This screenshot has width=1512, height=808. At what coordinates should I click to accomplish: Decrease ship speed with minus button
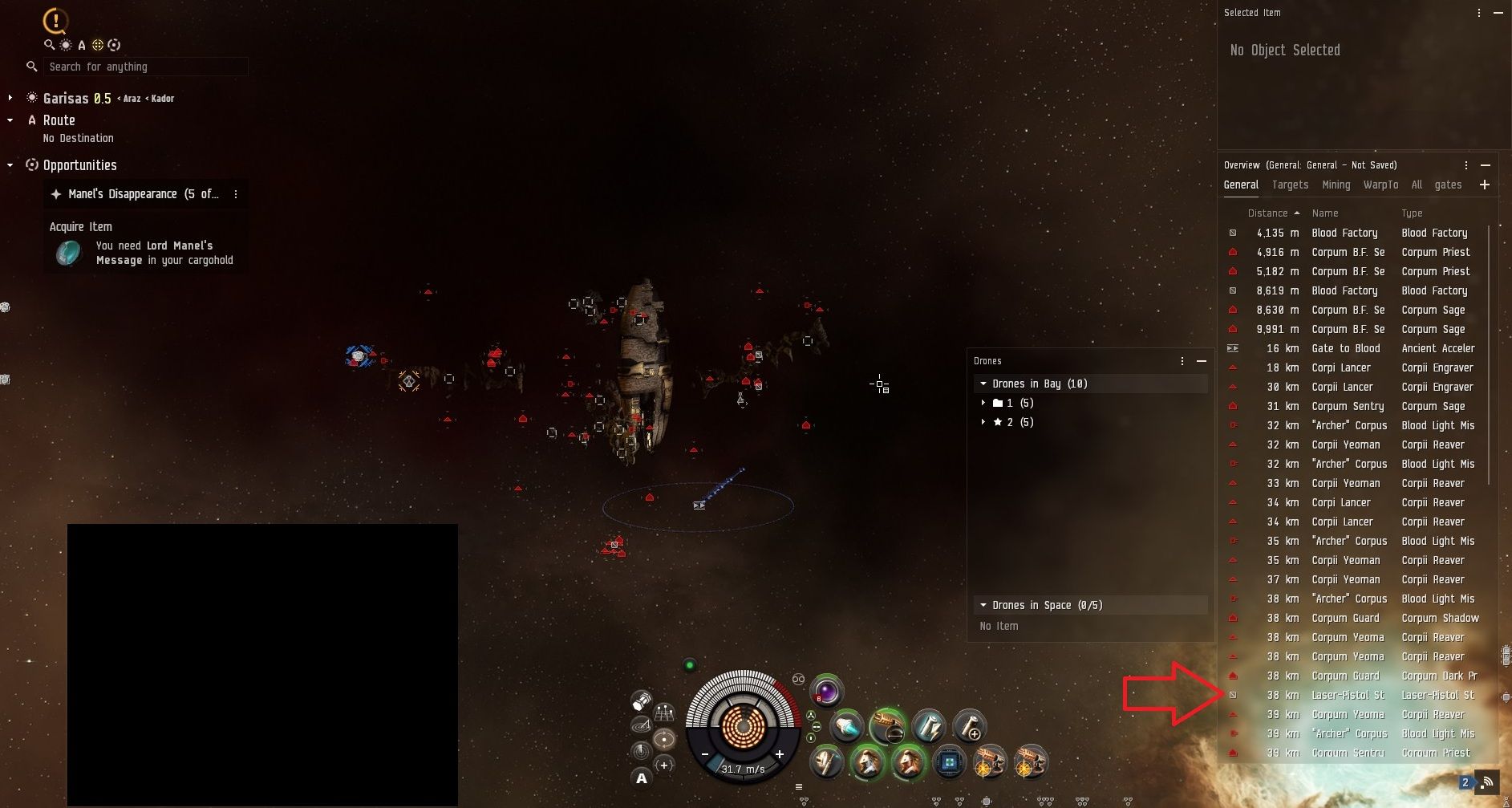pos(705,754)
